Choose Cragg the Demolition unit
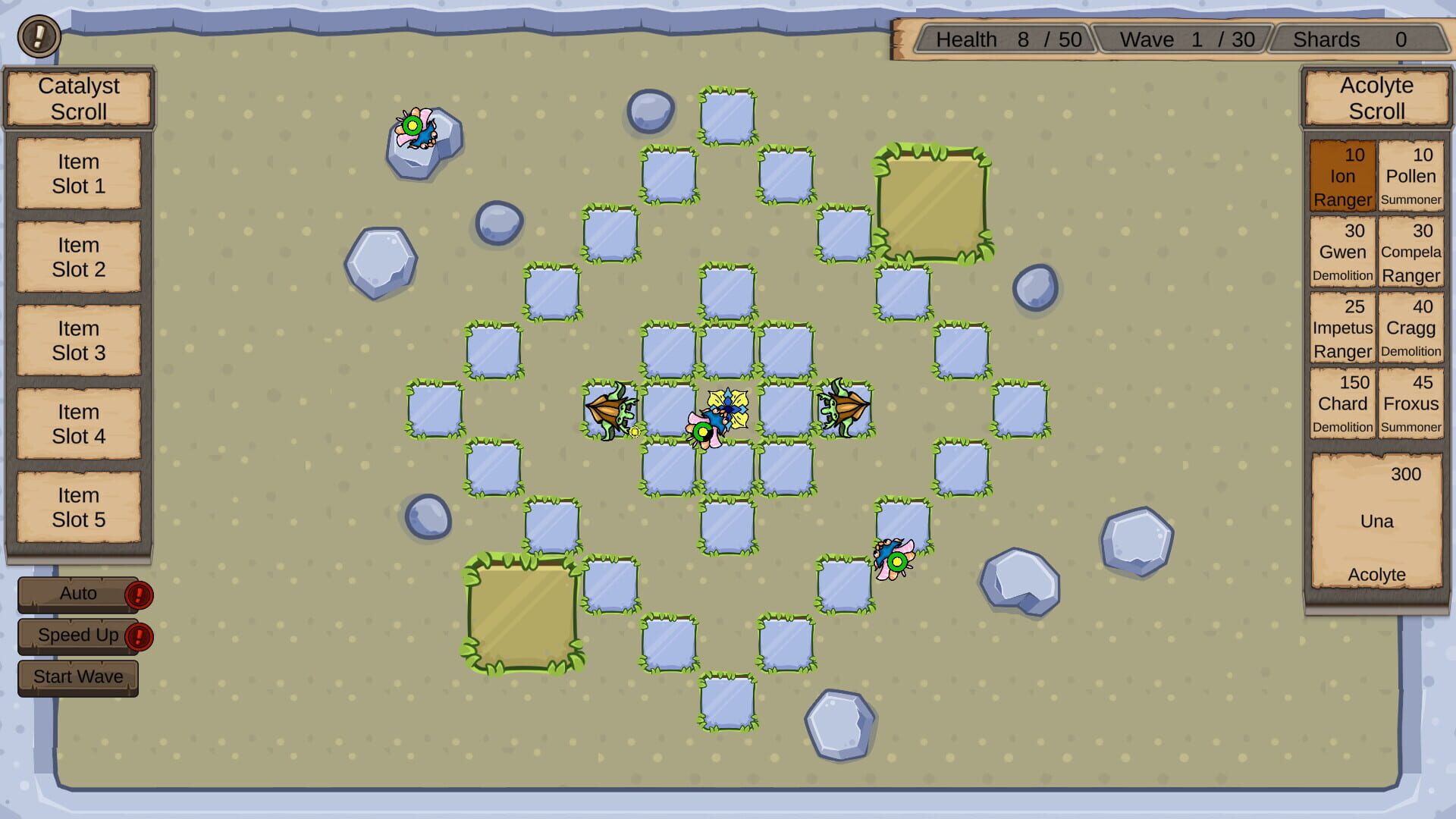 pyautogui.click(x=1411, y=328)
